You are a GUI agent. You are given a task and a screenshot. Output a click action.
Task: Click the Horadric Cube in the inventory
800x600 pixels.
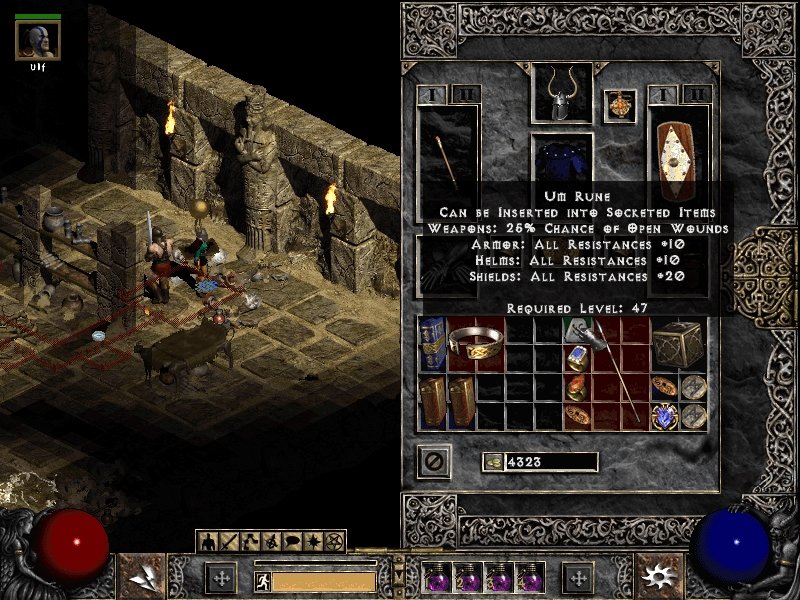coord(675,345)
